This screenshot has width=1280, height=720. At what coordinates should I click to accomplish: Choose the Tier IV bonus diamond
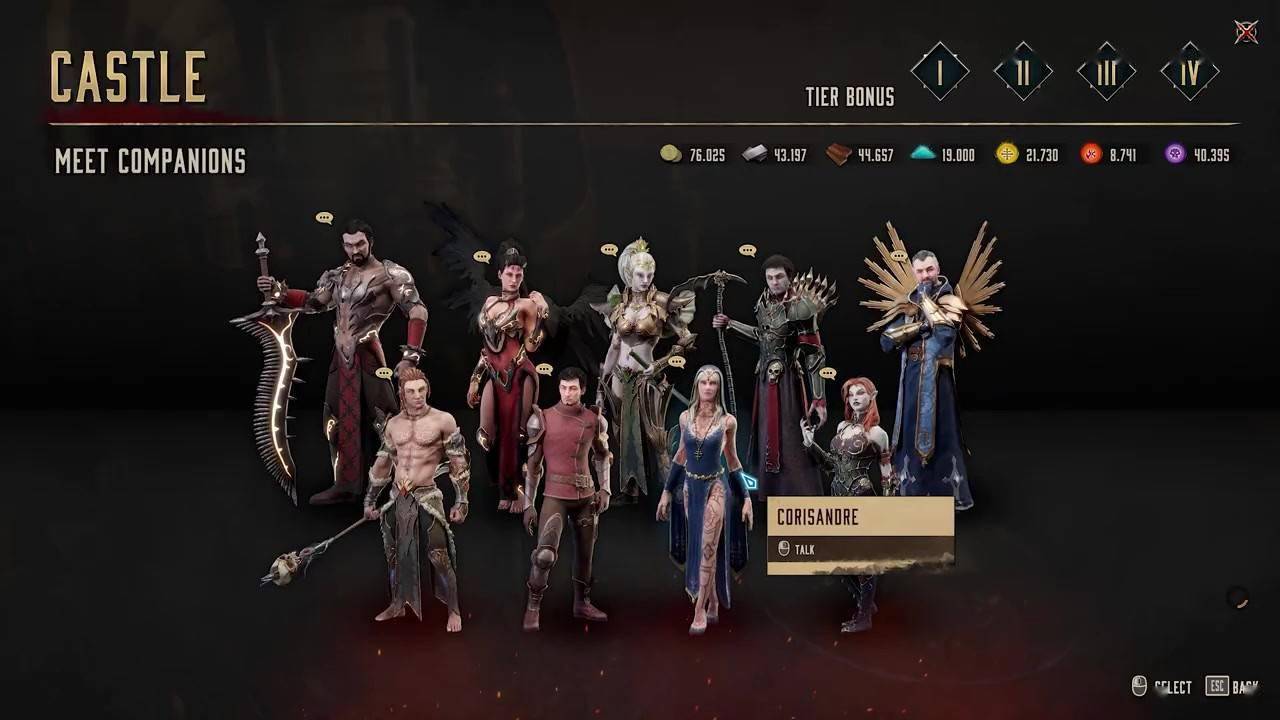pos(1190,72)
